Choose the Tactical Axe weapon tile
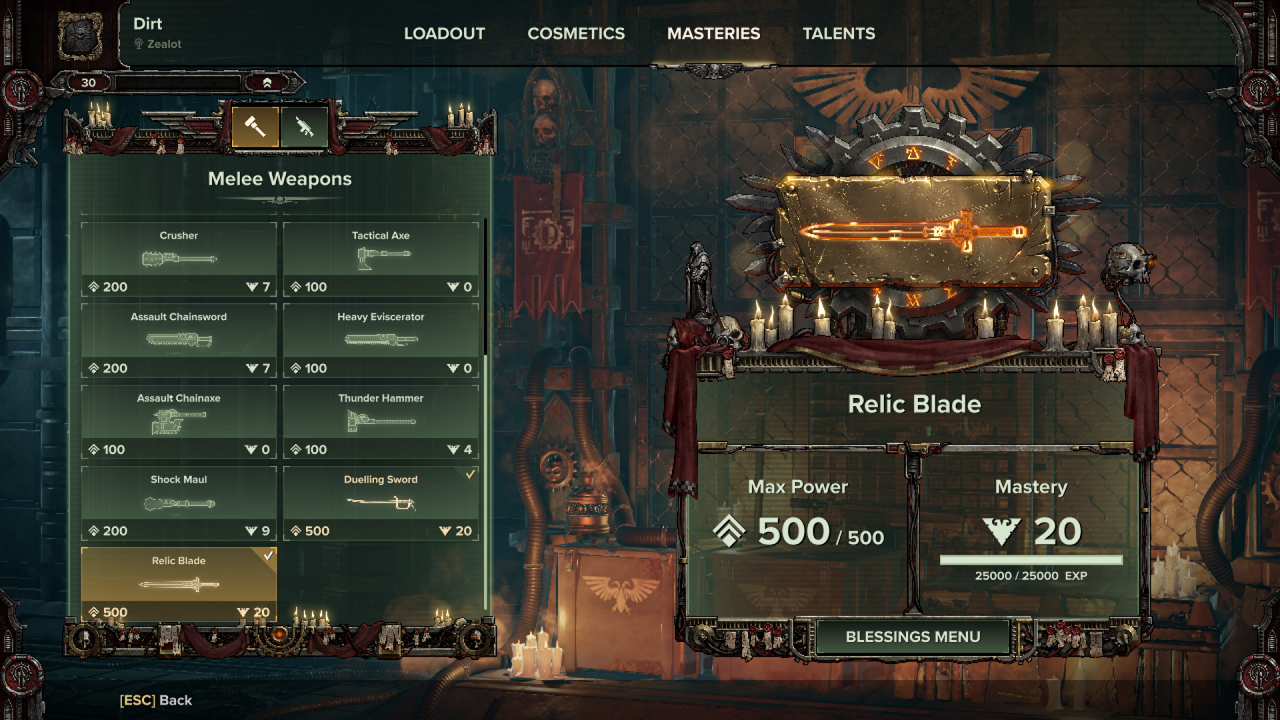This screenshot has width=1280, height=720. coord(381,259)
